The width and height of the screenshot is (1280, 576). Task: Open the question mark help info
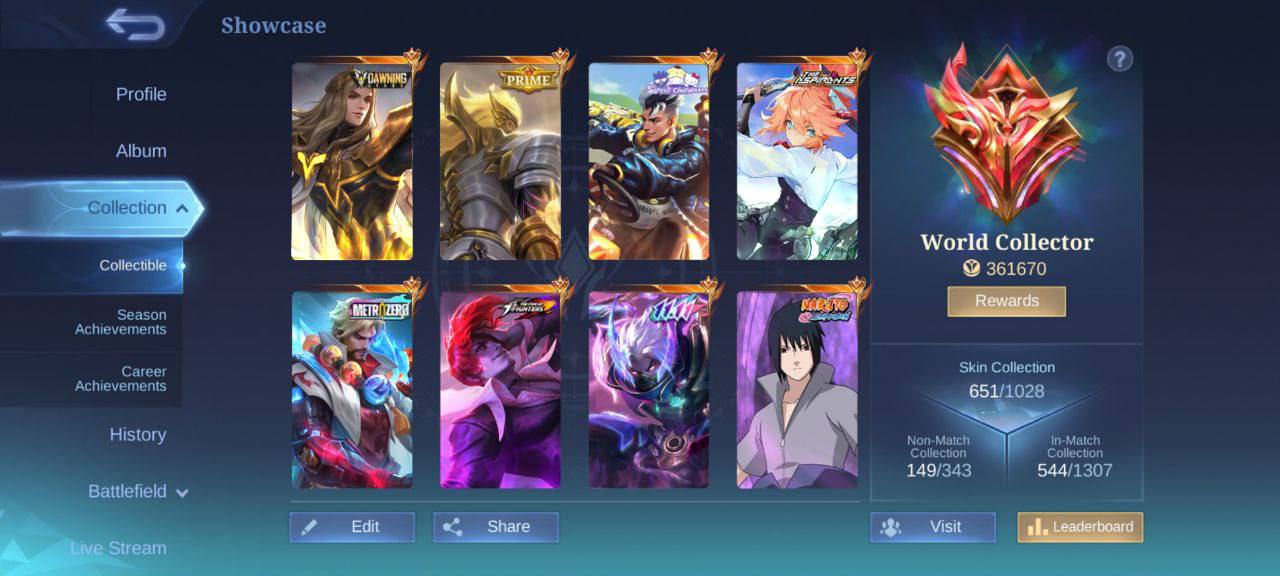(1119, 59)
